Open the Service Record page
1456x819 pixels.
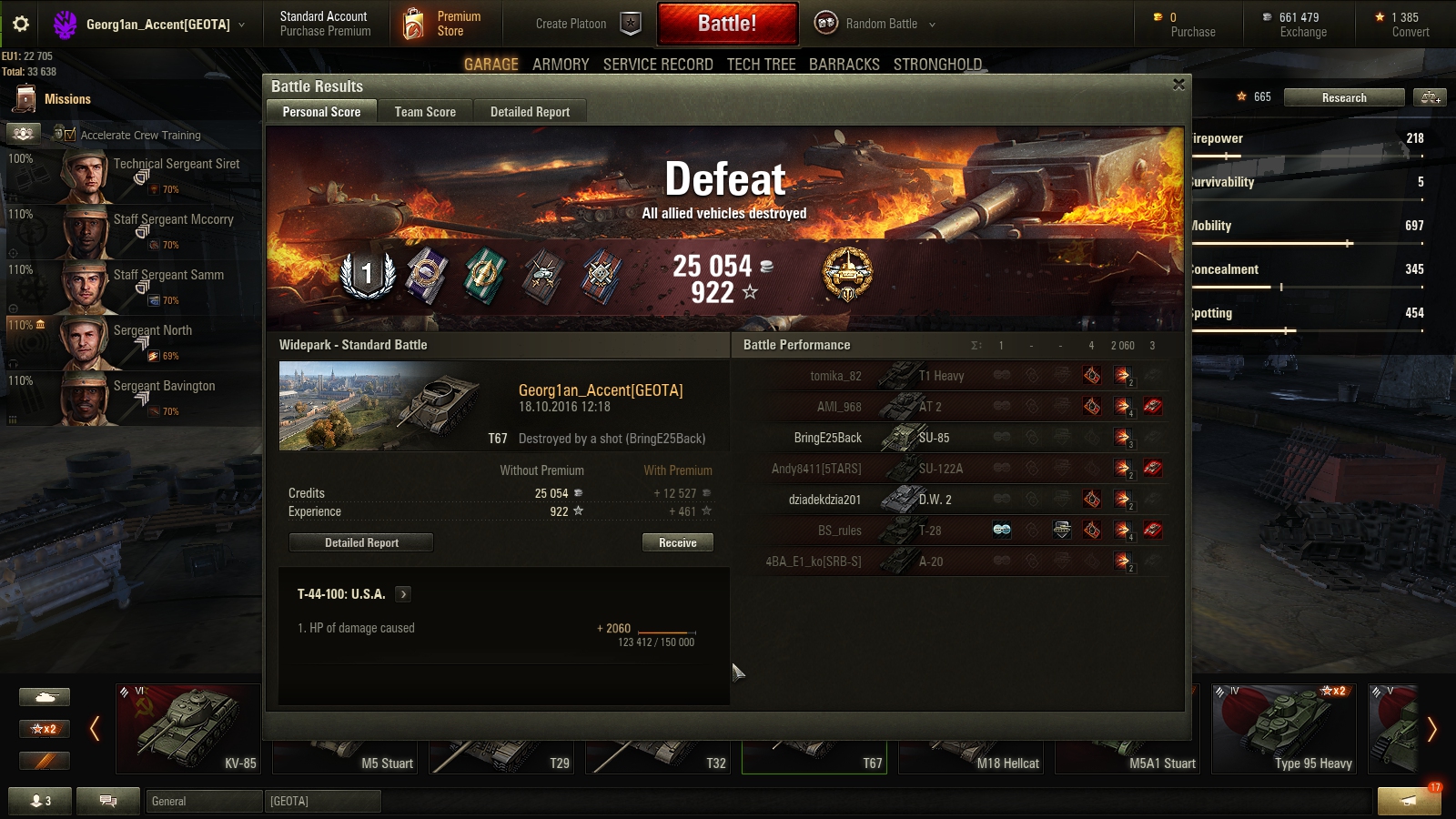click(x=658, y=65)
